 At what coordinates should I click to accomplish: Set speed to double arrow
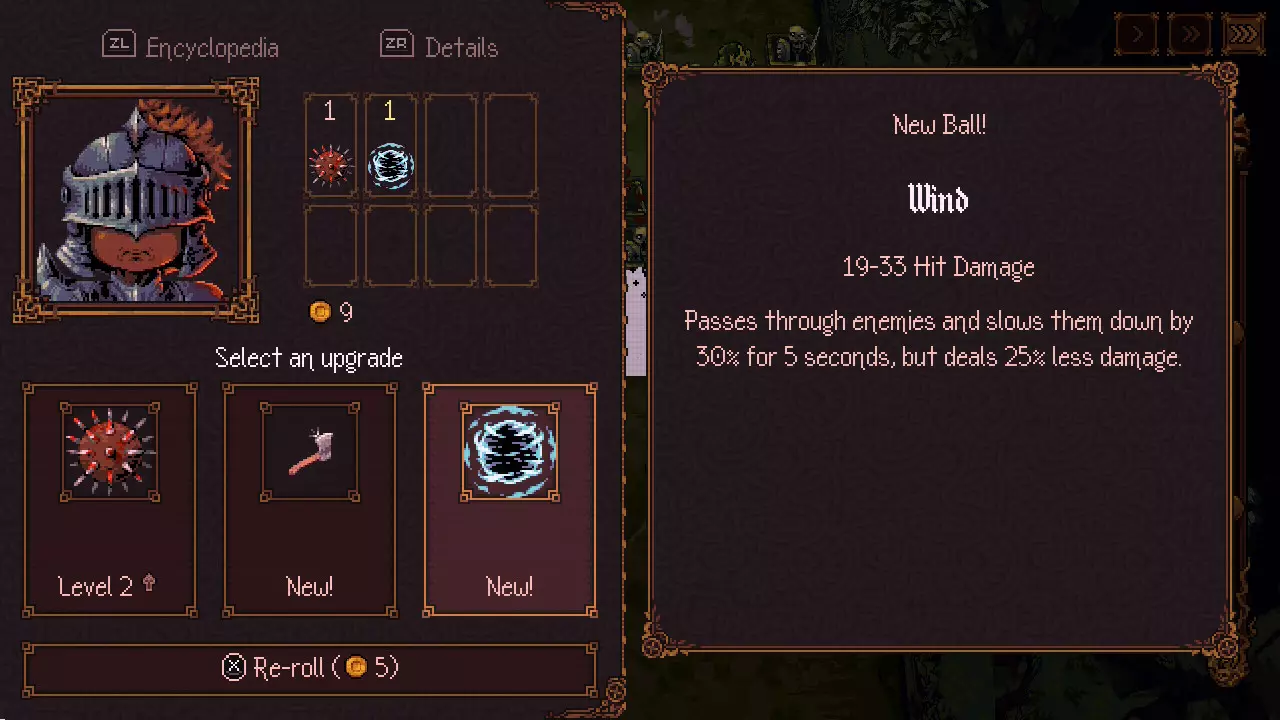[x=1190, y=35]
